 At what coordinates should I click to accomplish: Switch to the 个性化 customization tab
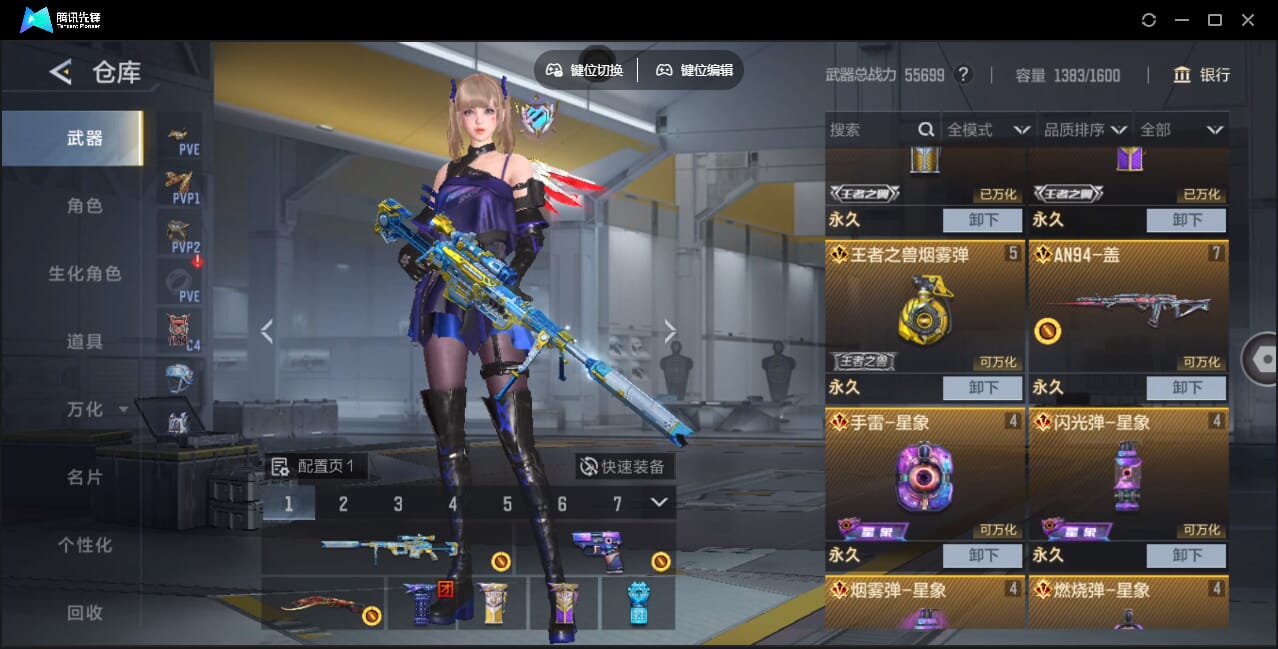pyautogui.click(x=85, y=545)
